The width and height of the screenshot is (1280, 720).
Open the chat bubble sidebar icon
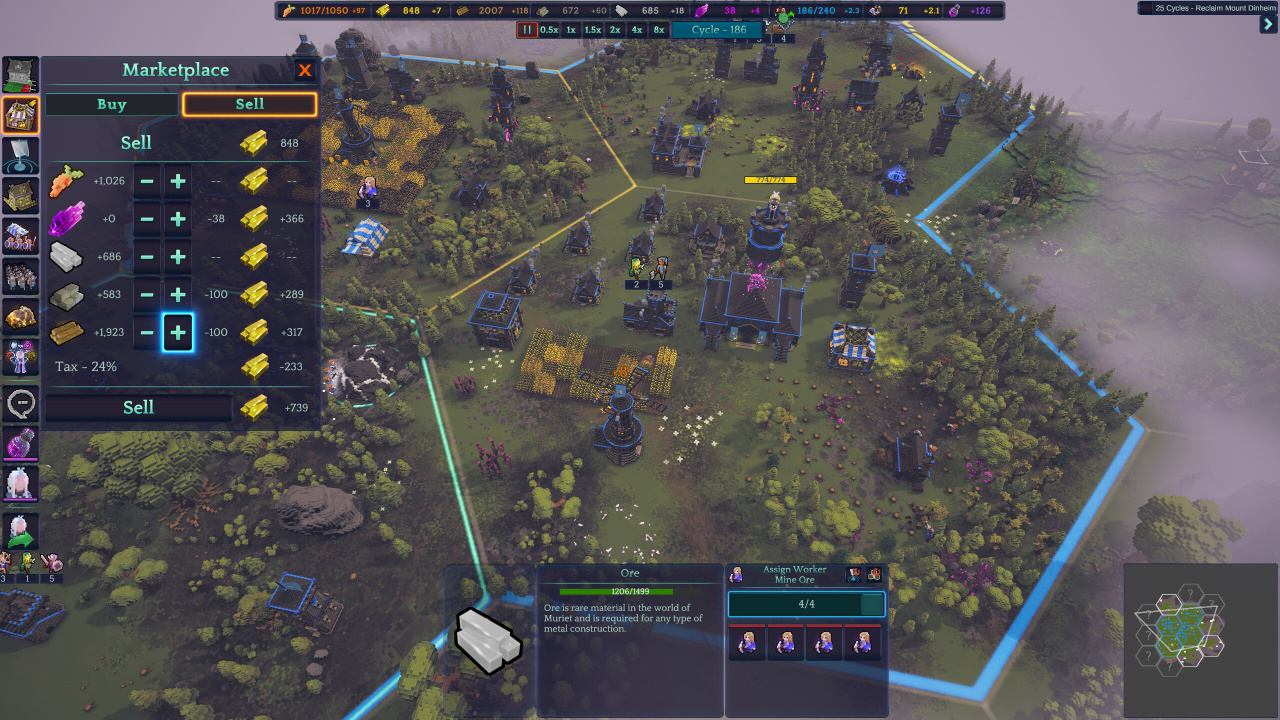coord(20,403)
